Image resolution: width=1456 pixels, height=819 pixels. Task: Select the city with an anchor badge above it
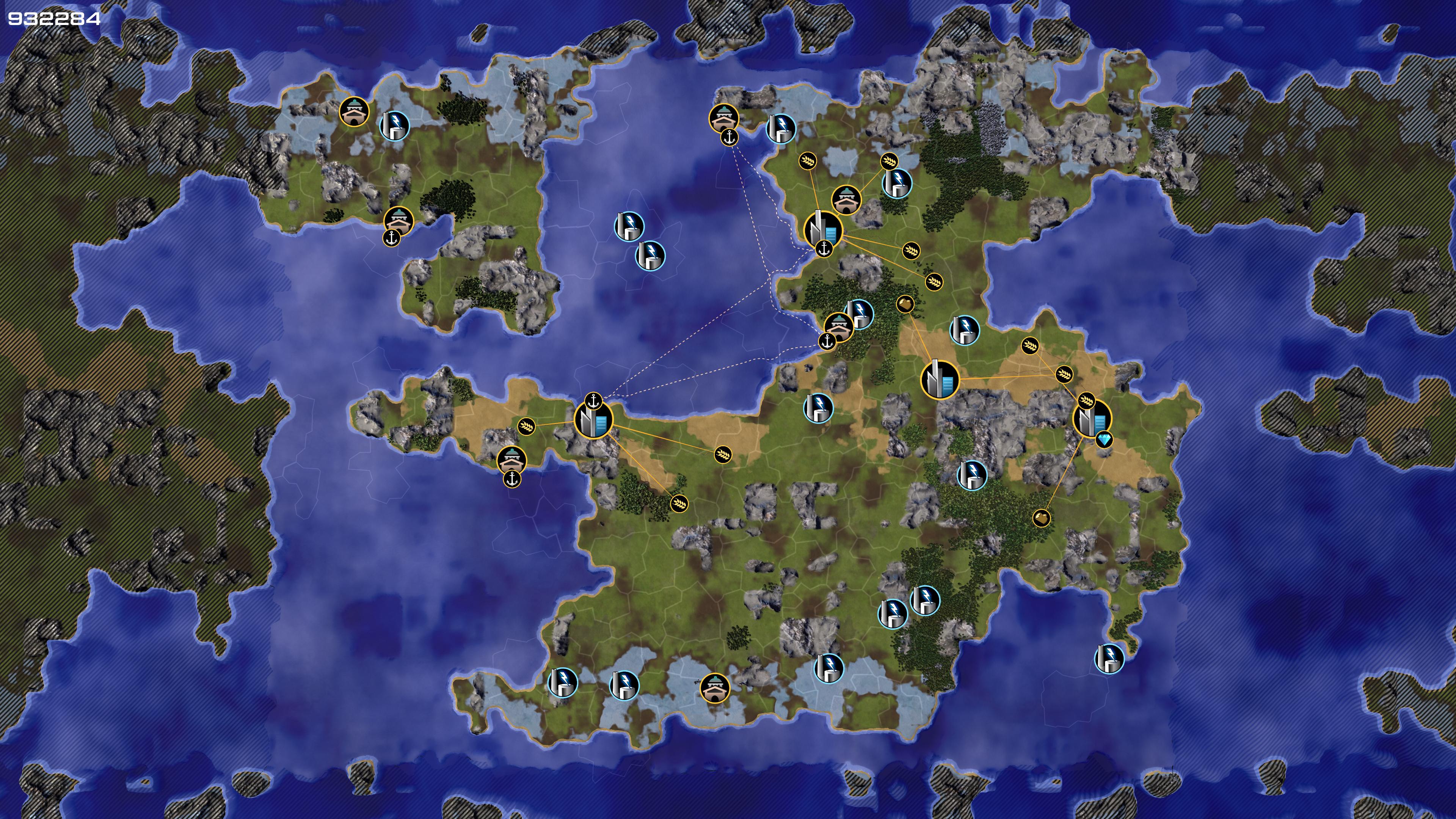(593, 420)
